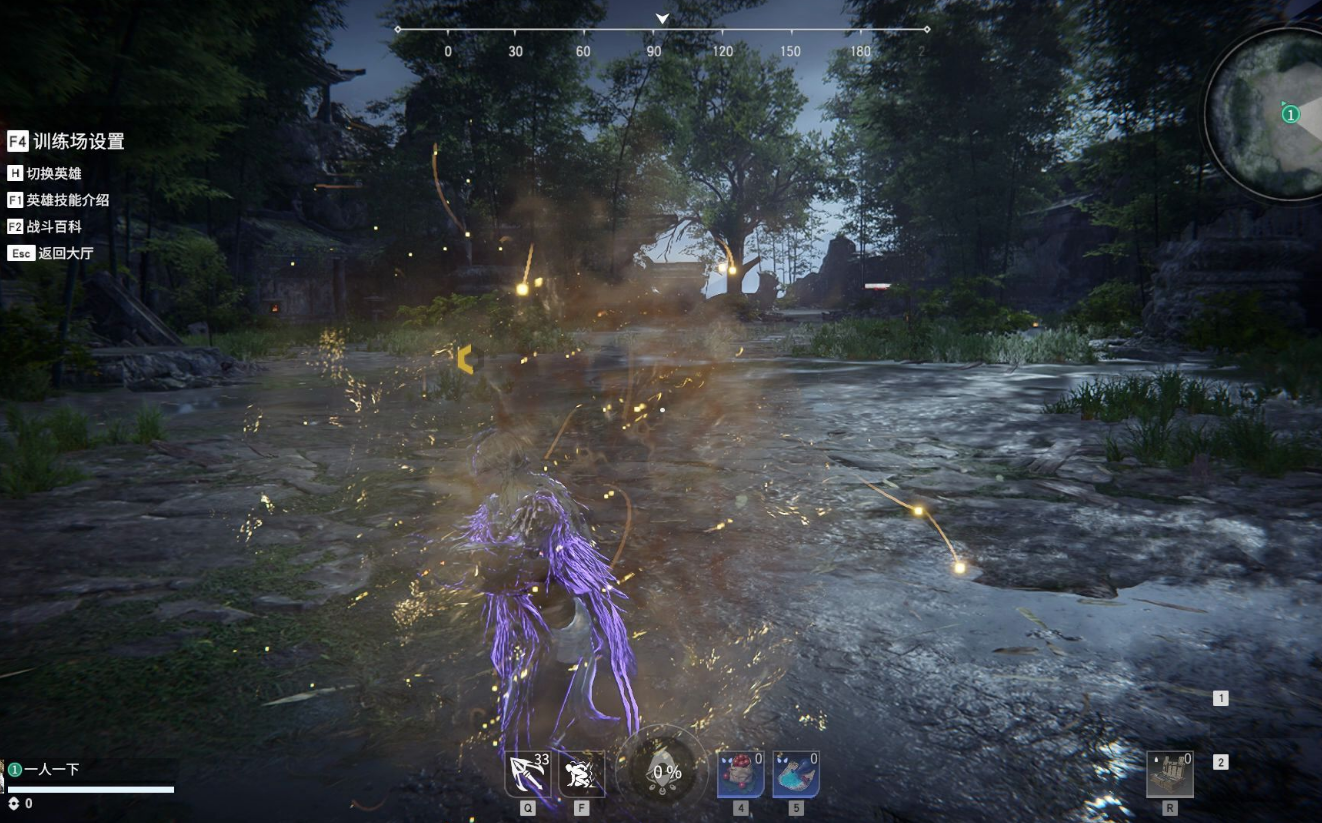This screenshot has height=823, width=1322.
Task: Click the ultimate charge gauge showing 0%
Action: pyautogui.click(x=662, y=773)
